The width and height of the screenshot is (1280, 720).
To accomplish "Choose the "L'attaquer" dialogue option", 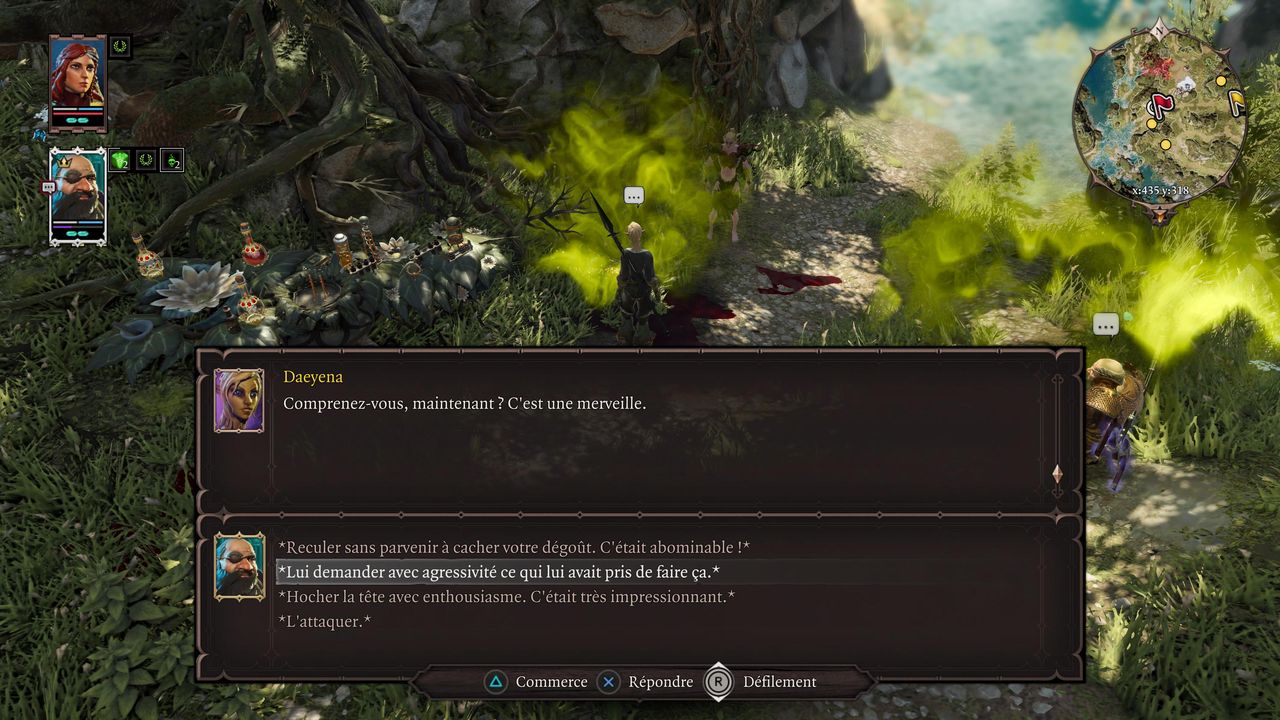I will [325, 621].
